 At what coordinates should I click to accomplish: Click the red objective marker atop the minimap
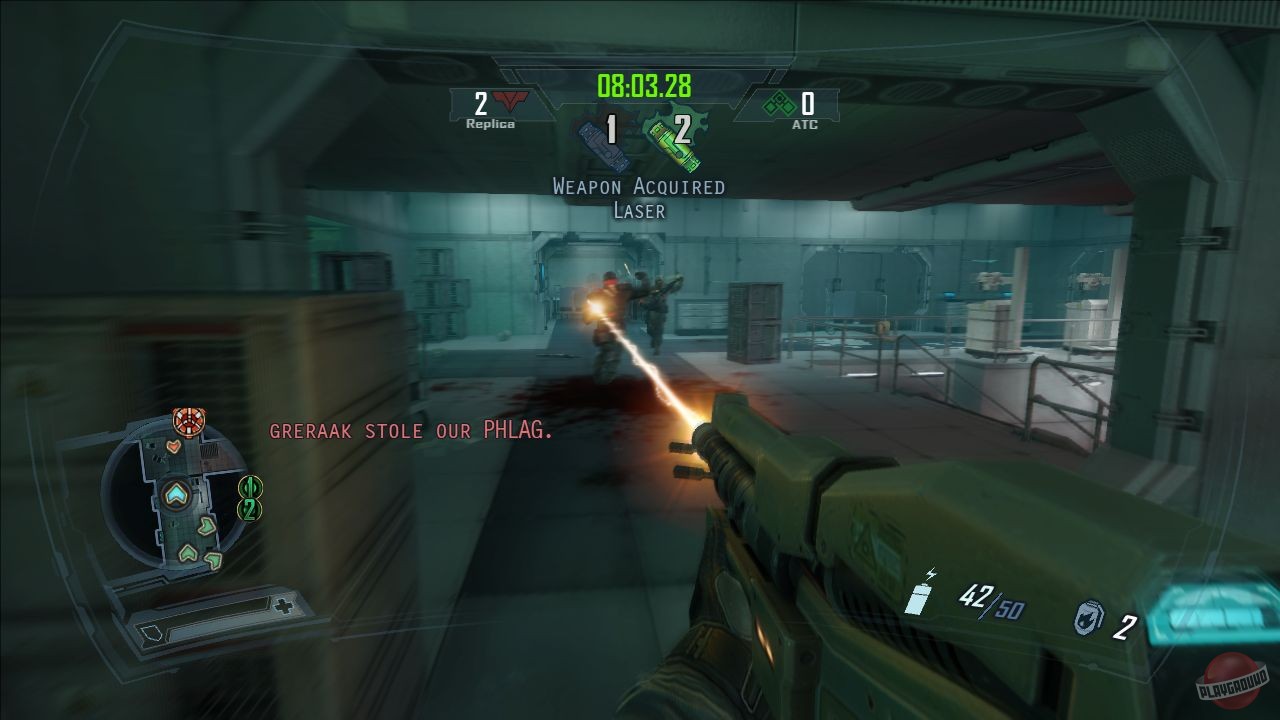click(187, 420)
